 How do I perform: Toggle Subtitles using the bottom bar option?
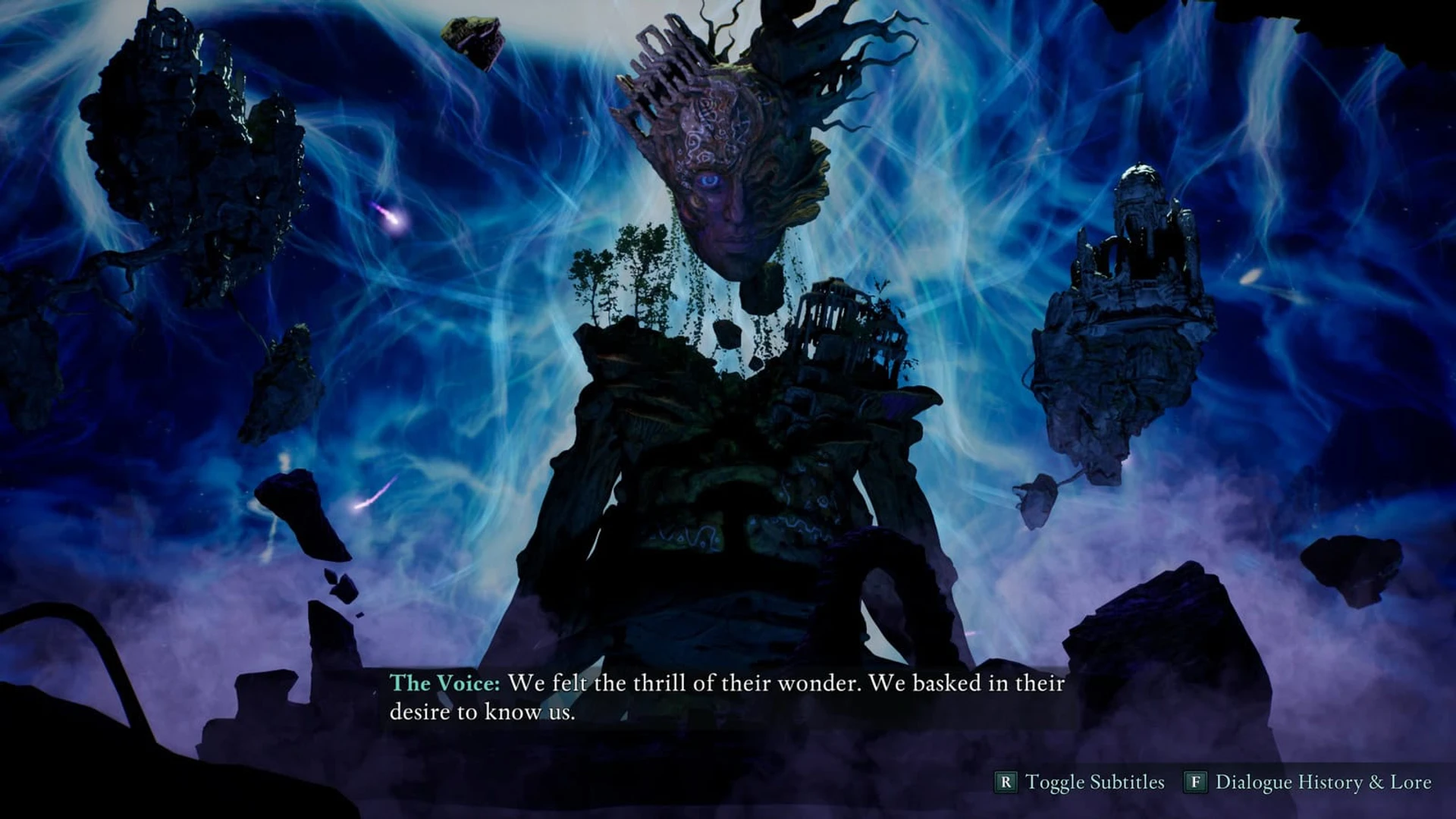(x=1080, y=782)
